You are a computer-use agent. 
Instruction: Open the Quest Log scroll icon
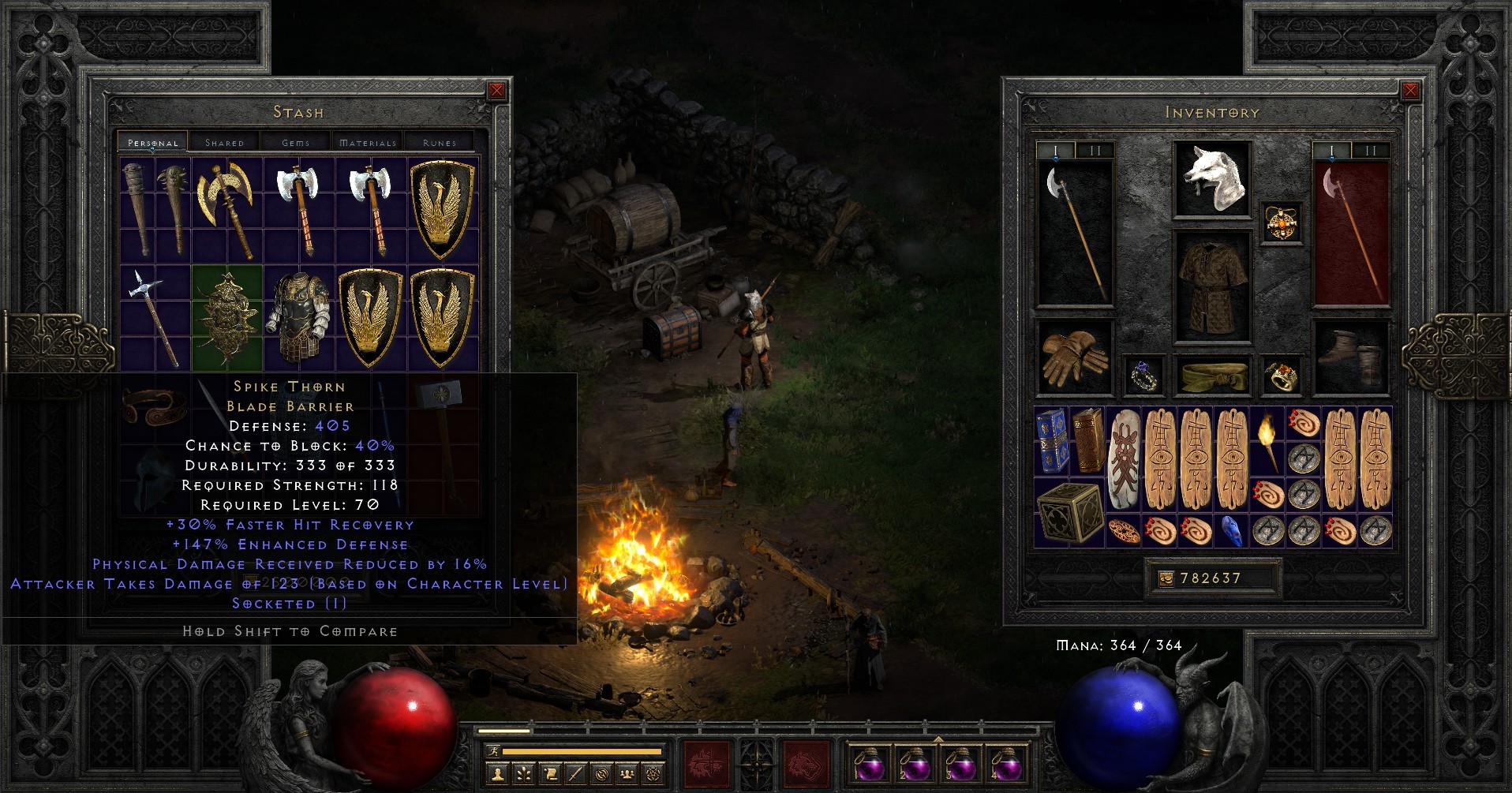point(550,774)
